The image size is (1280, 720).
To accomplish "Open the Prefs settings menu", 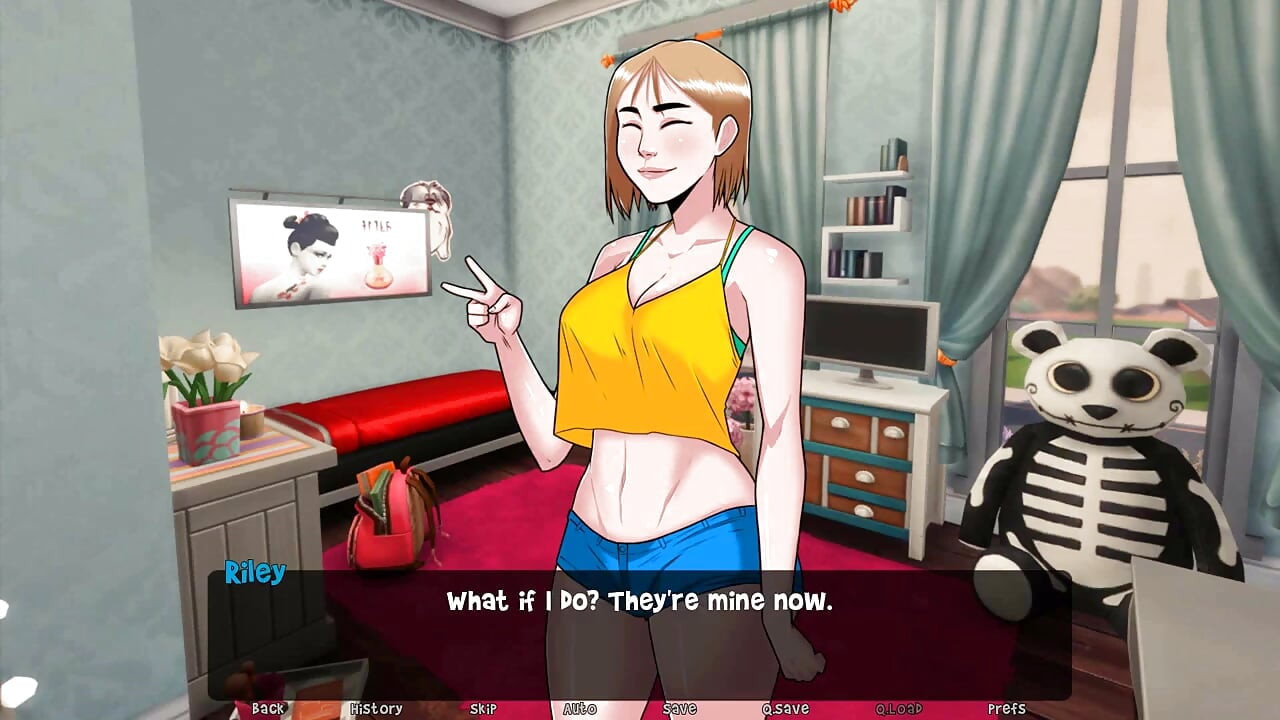I will [x=1008, y=708].
